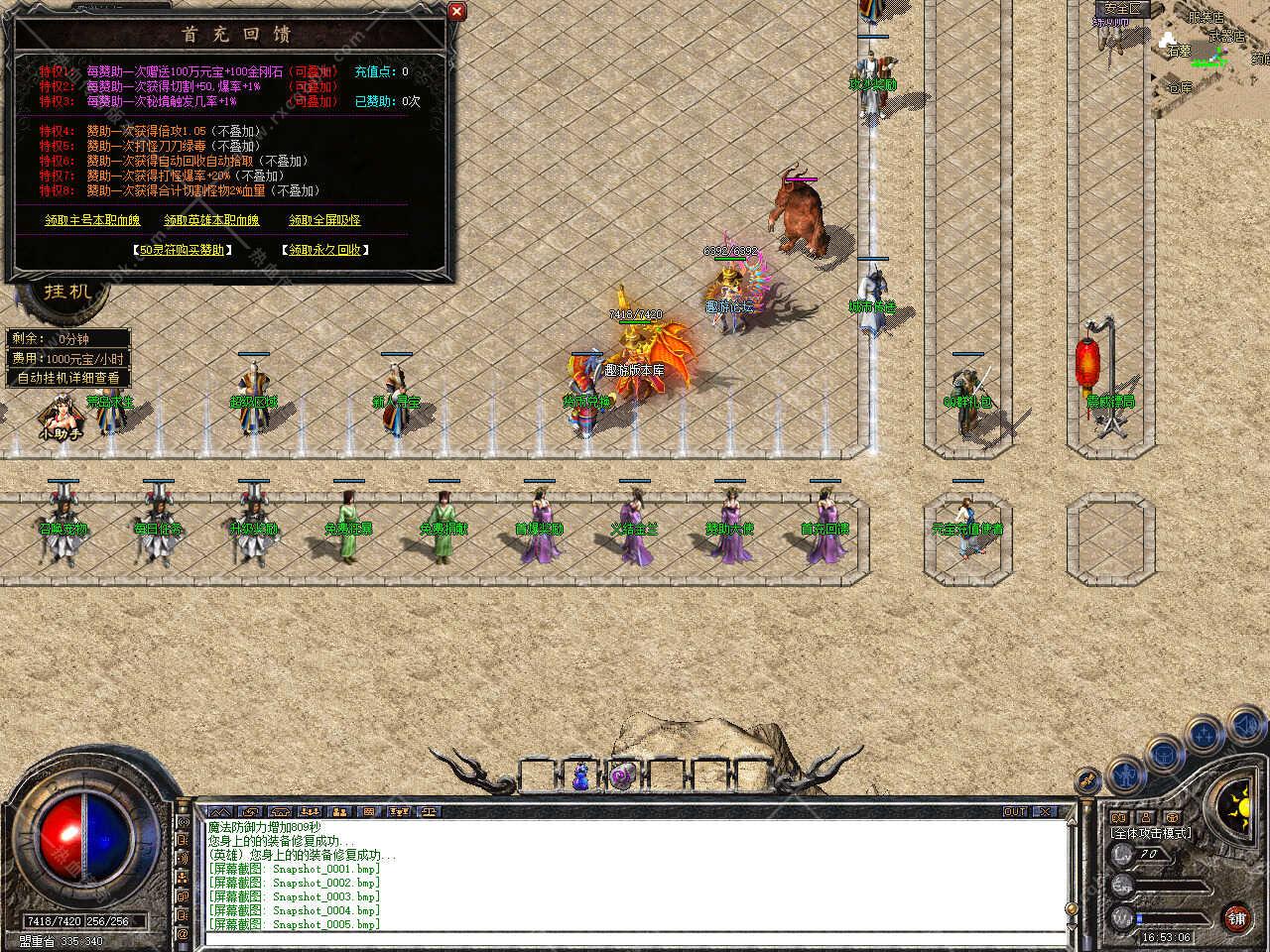Claim 领取英雄本职血魄 link
1270x952 pixels.
(x=211, y=220)
